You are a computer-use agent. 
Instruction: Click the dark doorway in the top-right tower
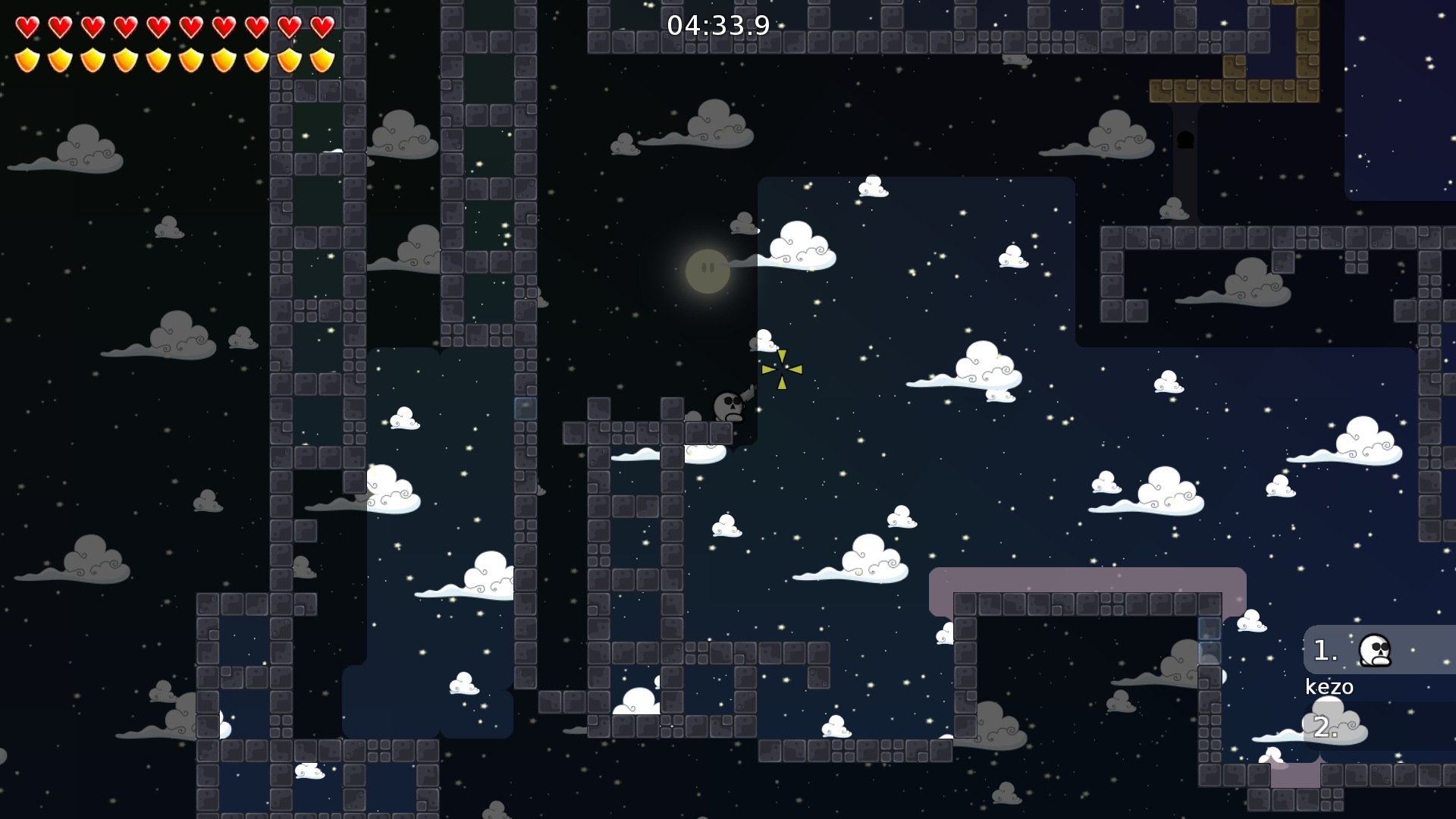coord(1185,141)
